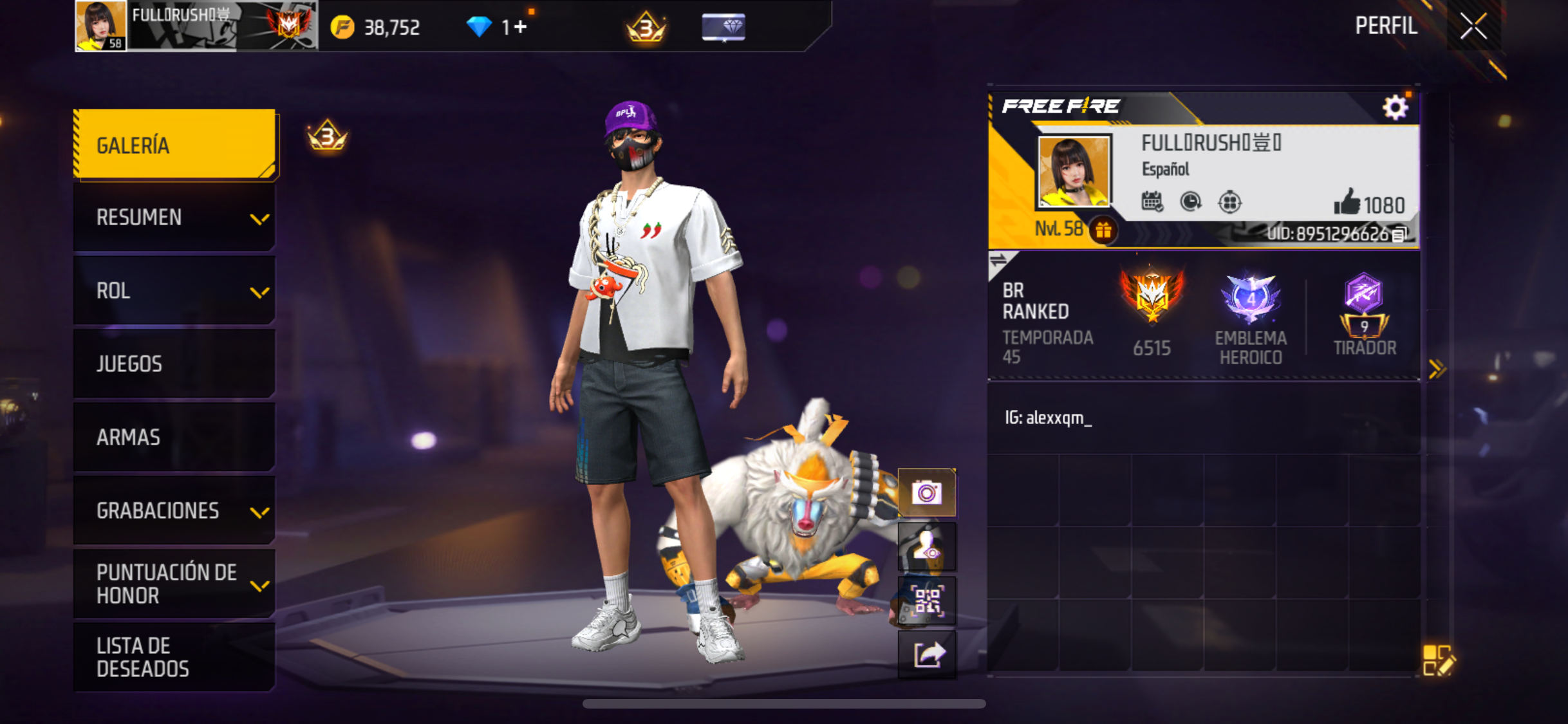Show the profile QR code
This screenshot has height=724, width=1568.
(927, 602)
